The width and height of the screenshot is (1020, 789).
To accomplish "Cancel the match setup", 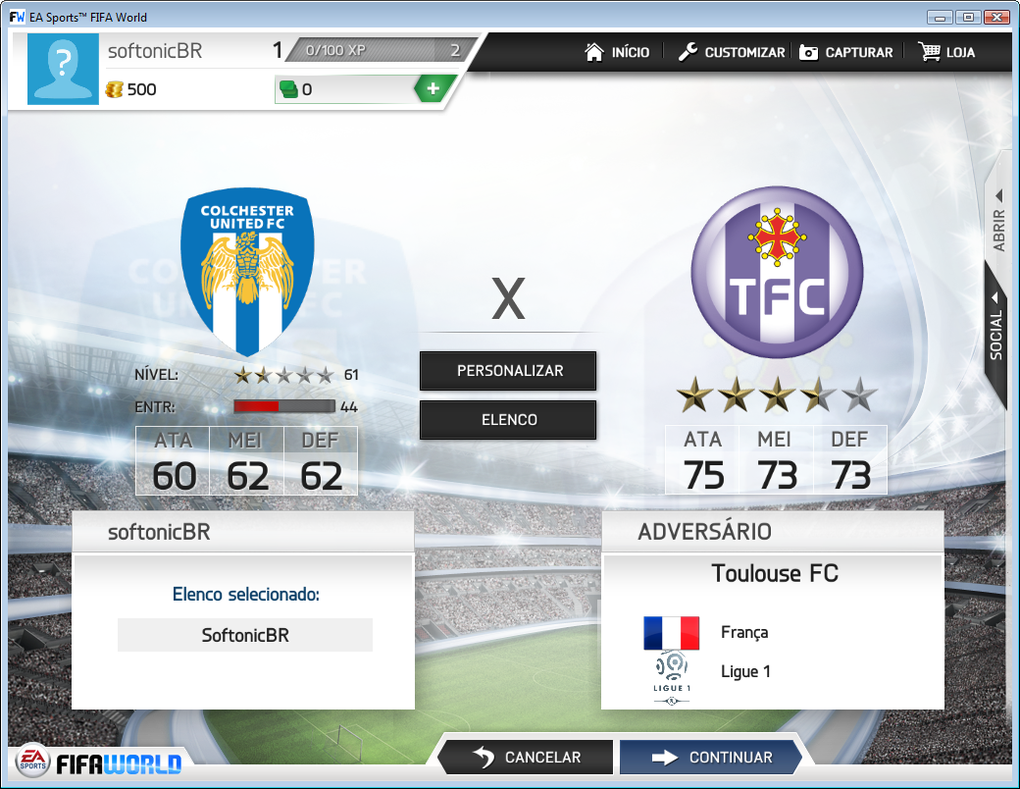I will (x=526, y=757).
